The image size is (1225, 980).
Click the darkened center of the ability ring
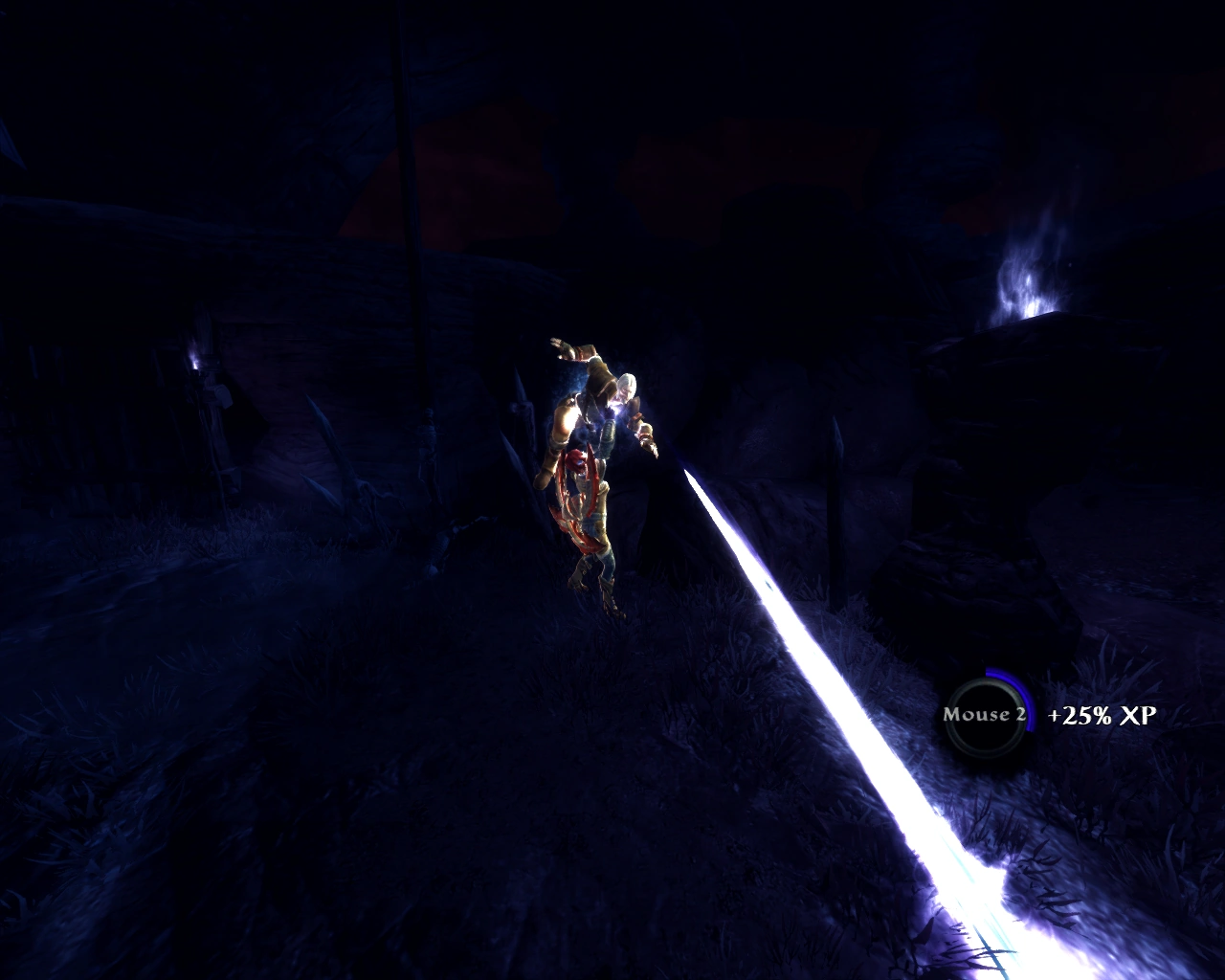(x=985, y=716)
